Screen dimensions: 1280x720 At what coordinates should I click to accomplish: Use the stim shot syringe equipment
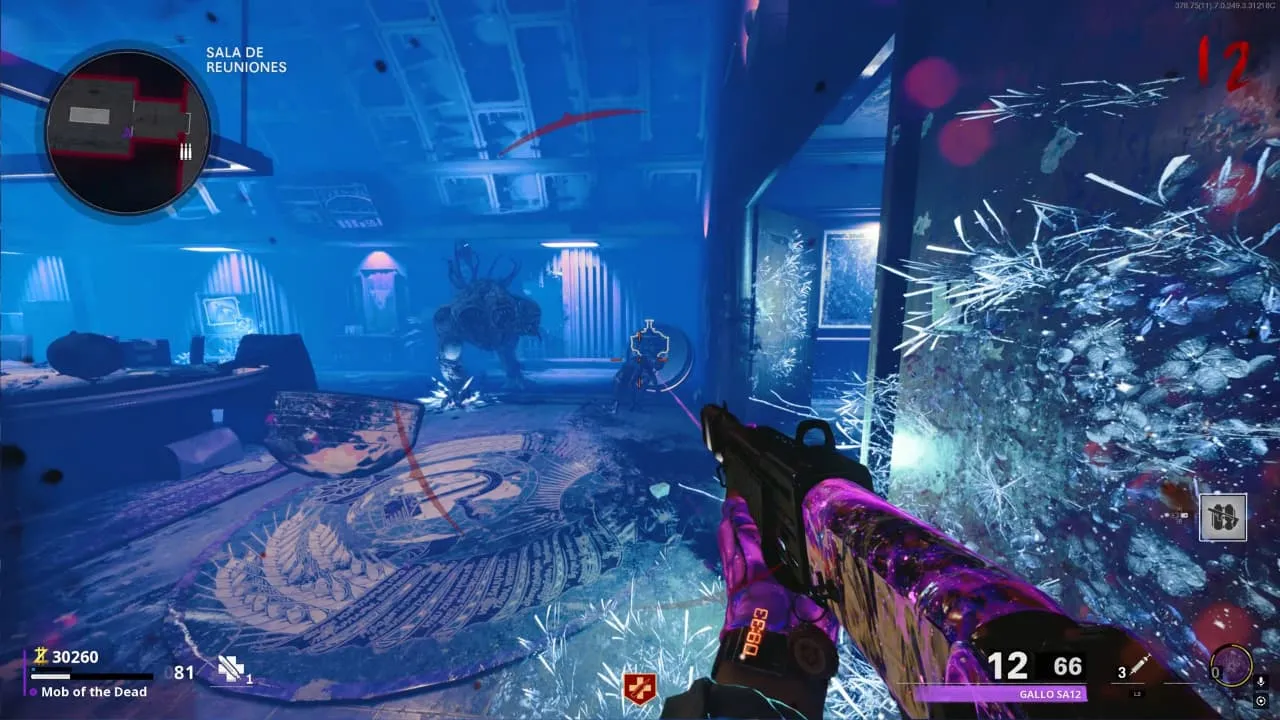(1142, 667)
